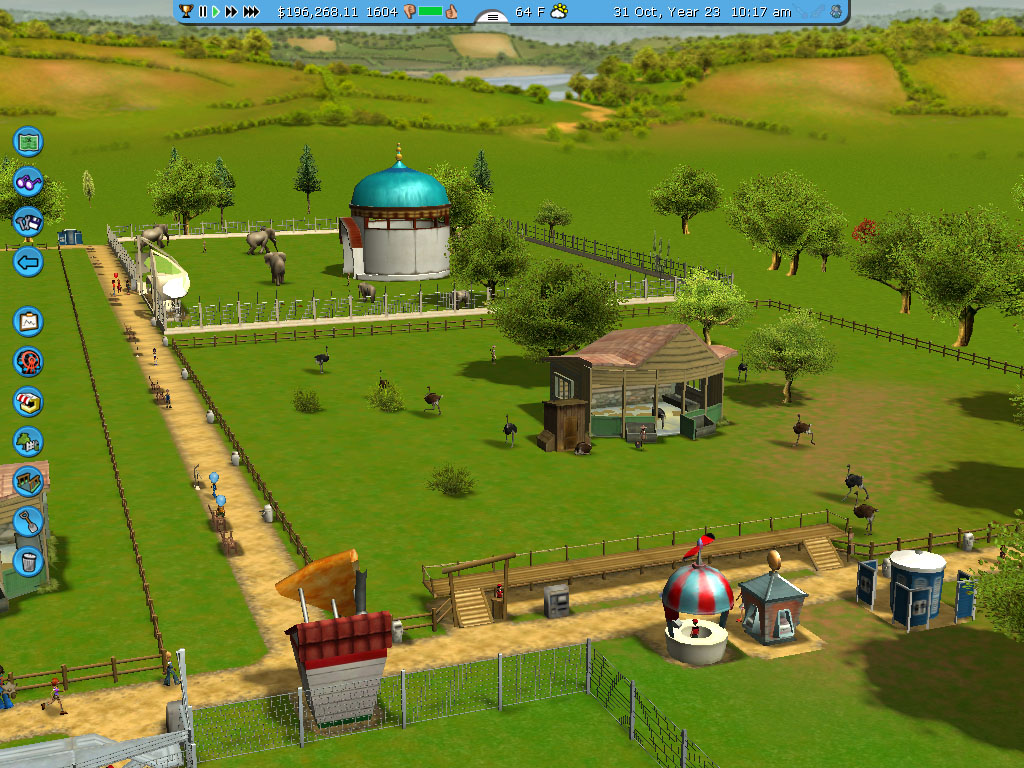This screenshot has height=768, width=1024.
Task: Pause the game
Action: [x=203, y=12]
